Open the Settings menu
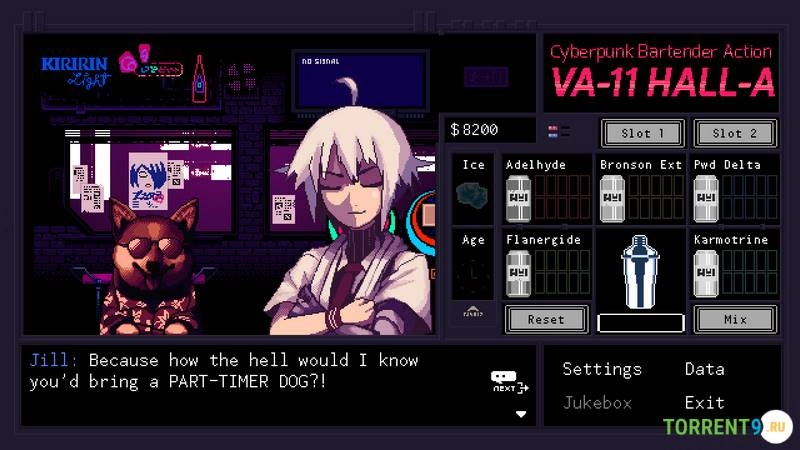 [x=602, y=369]
